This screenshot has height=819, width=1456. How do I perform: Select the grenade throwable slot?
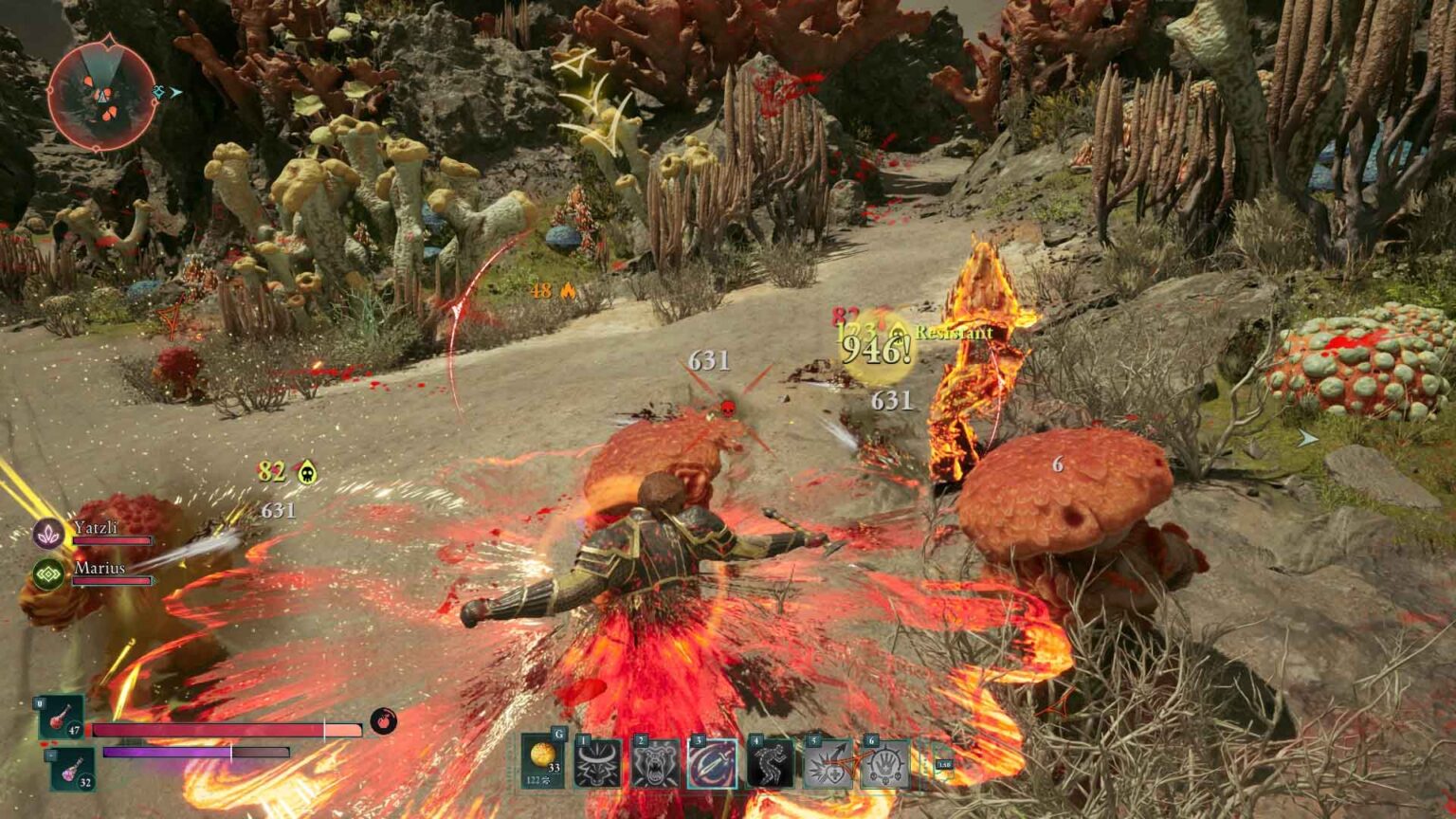(543, 761)
